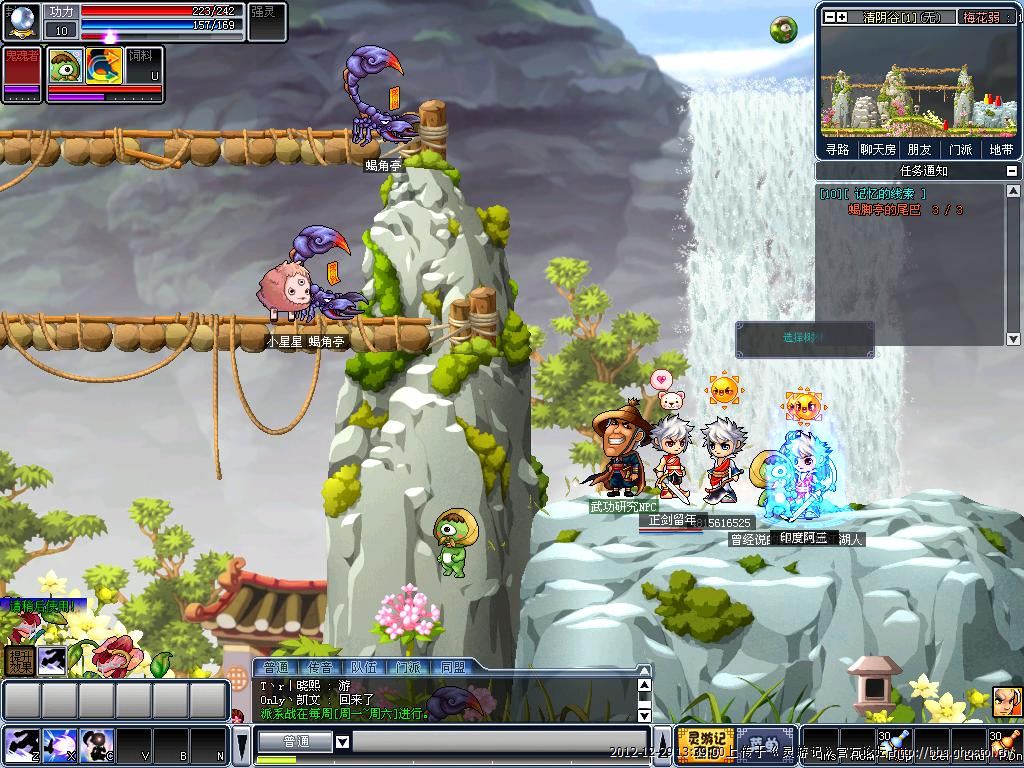
Task: Zoom out the minimap with the minus button
Action: click(827, 17)
